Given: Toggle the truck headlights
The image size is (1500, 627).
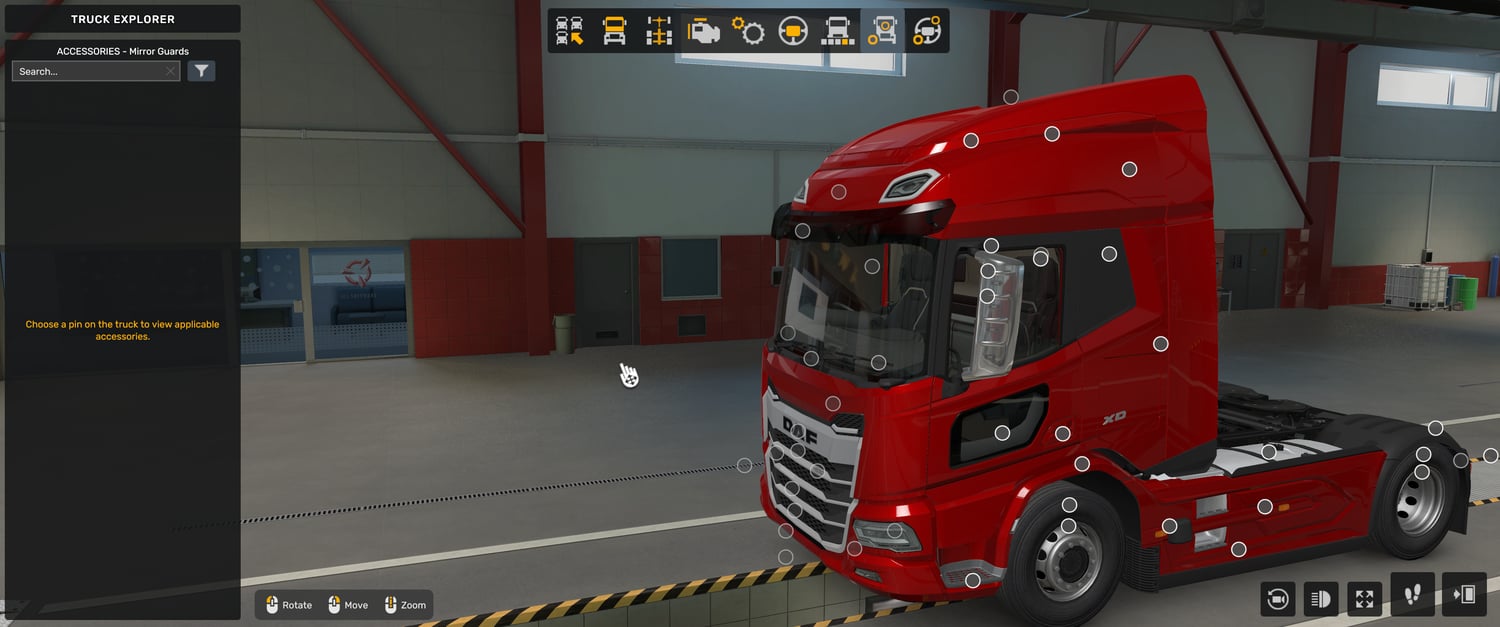Looking at the screenshot, I should coord(1321,599).
